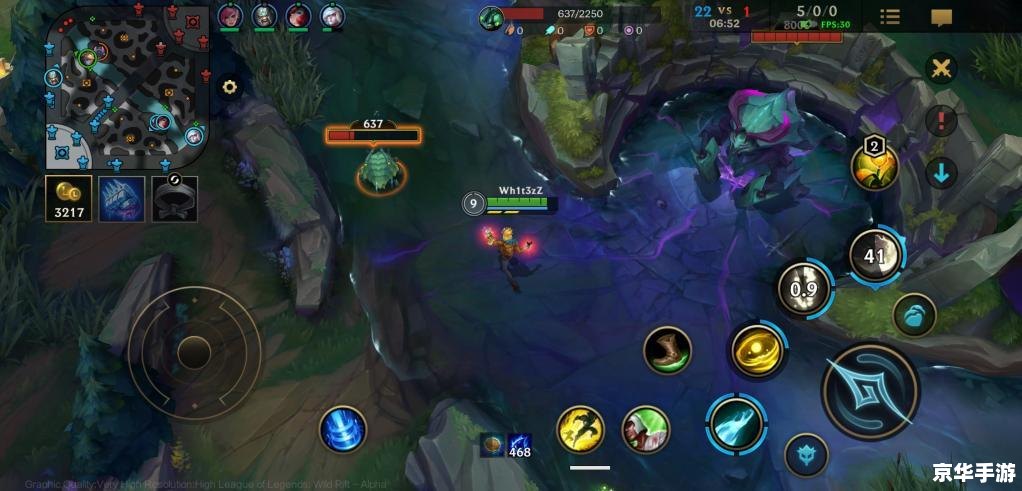Viewport: 1022px width, 491px height.
Task: Buy the recommended black belt item
Action: coord(174,199)
